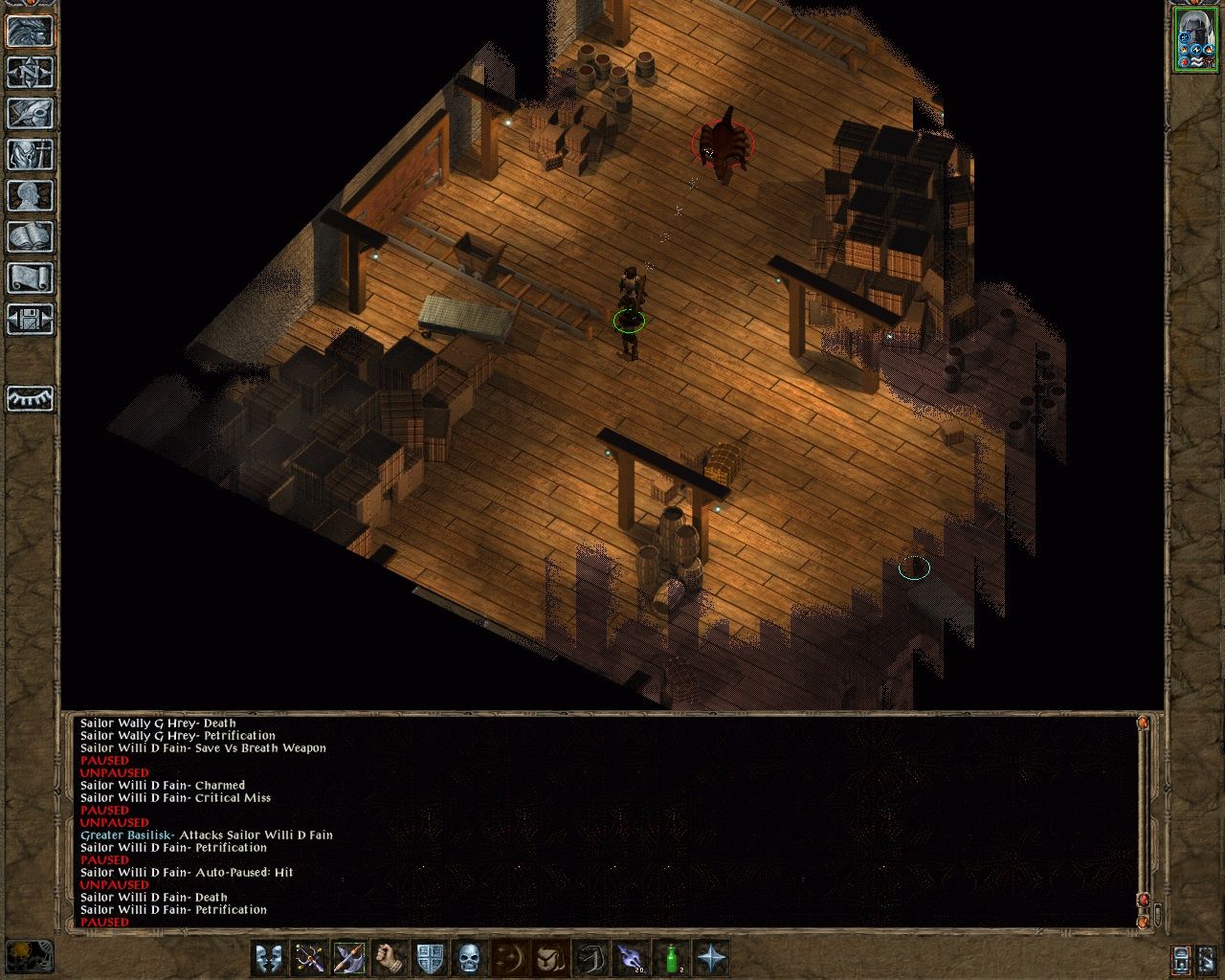
Task: Open the area map compass button
Action: pos(30,72)
